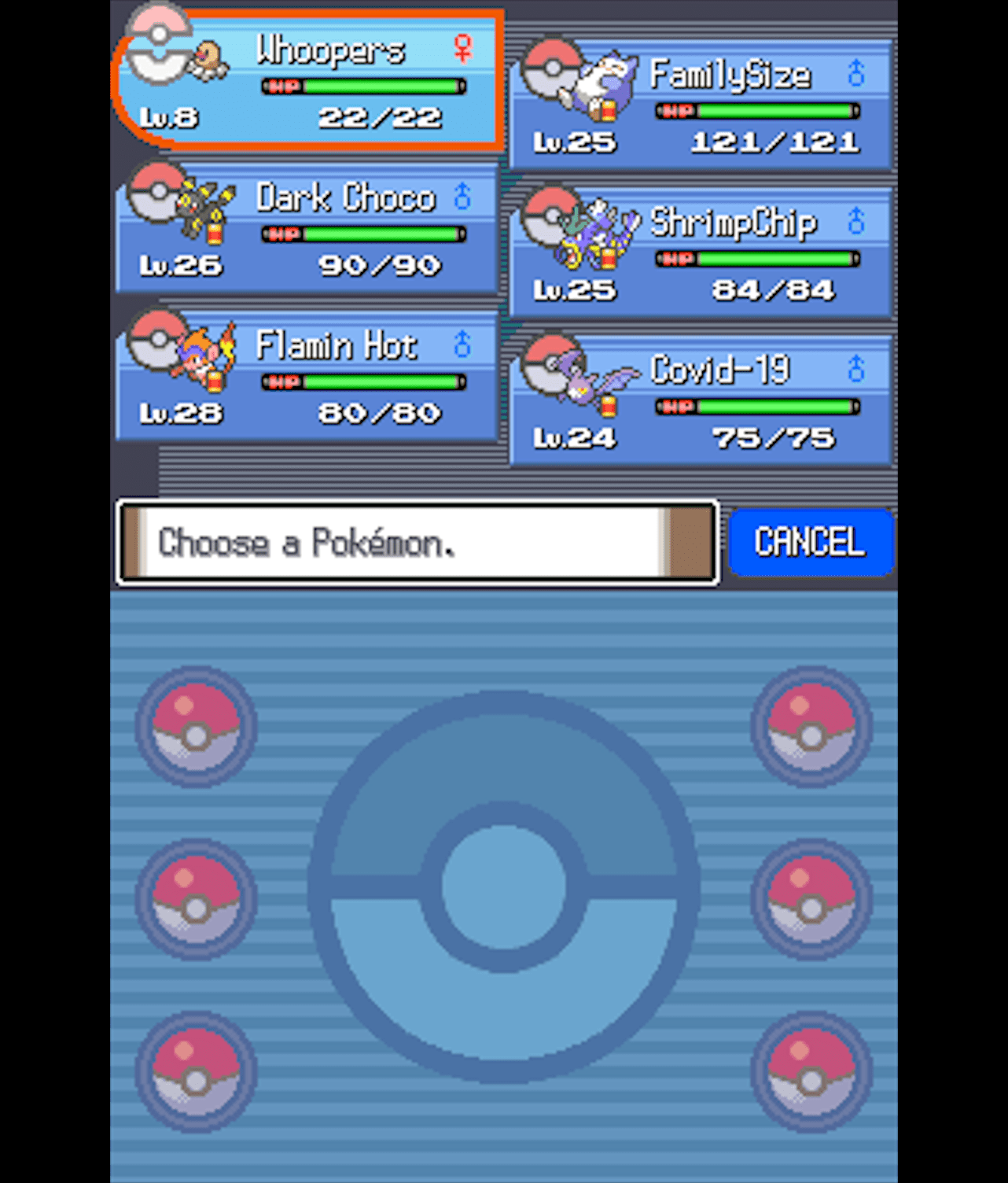Screen dimensions: 1008x1183
Task: Click the male symbol on Flamin Hot
Action: pyautogui.click(x=462, y=342)
